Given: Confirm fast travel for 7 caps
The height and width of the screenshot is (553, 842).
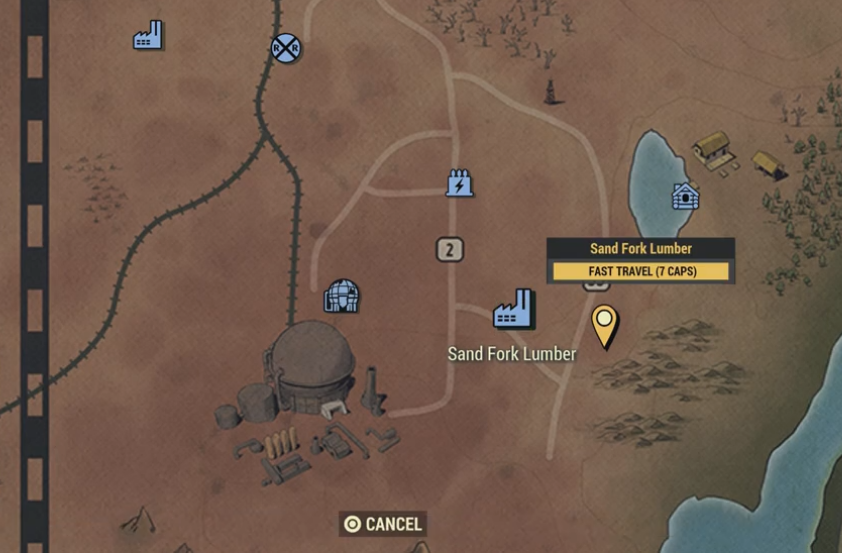Looking at the screenshot, I should coord(641,271).
